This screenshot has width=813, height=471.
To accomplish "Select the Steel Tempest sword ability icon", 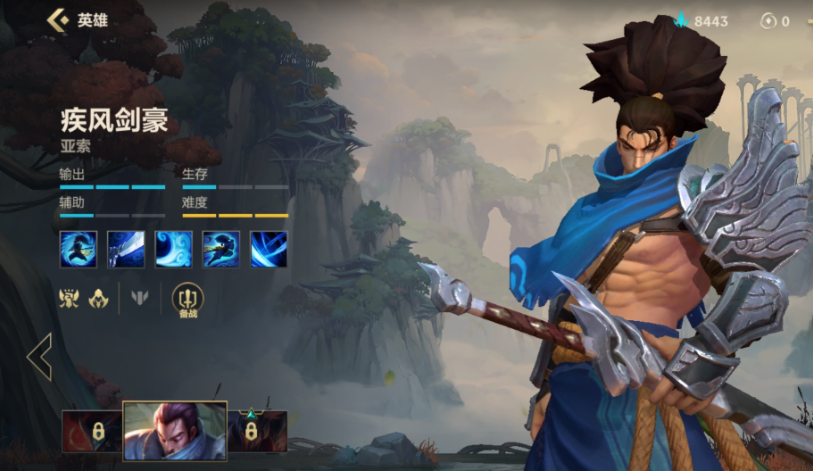I will [x=125, y=249].
